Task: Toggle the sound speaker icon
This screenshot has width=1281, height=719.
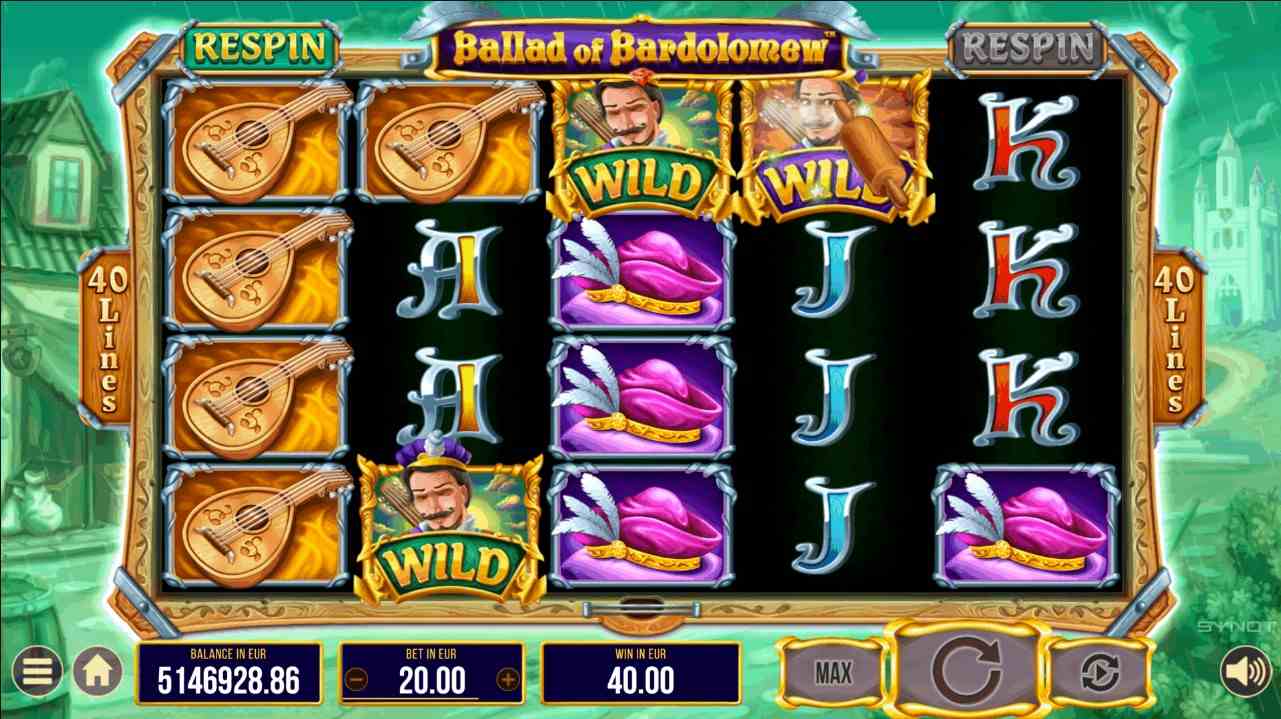Action: [x=1247, y=673]
